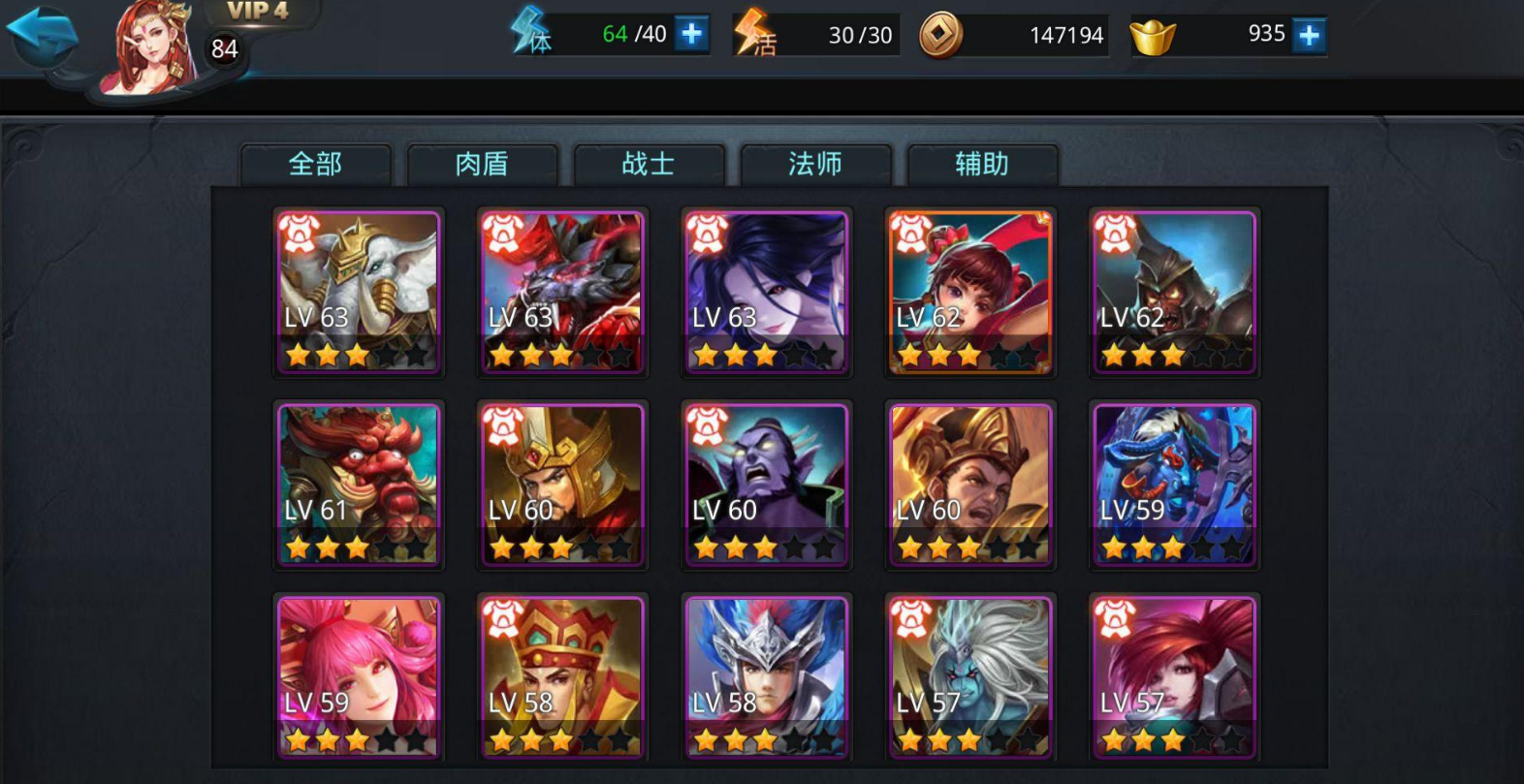Pick the LV 58 crowned monk hero card
This screenshot has width=1524, height=784.
click(562, 676)
